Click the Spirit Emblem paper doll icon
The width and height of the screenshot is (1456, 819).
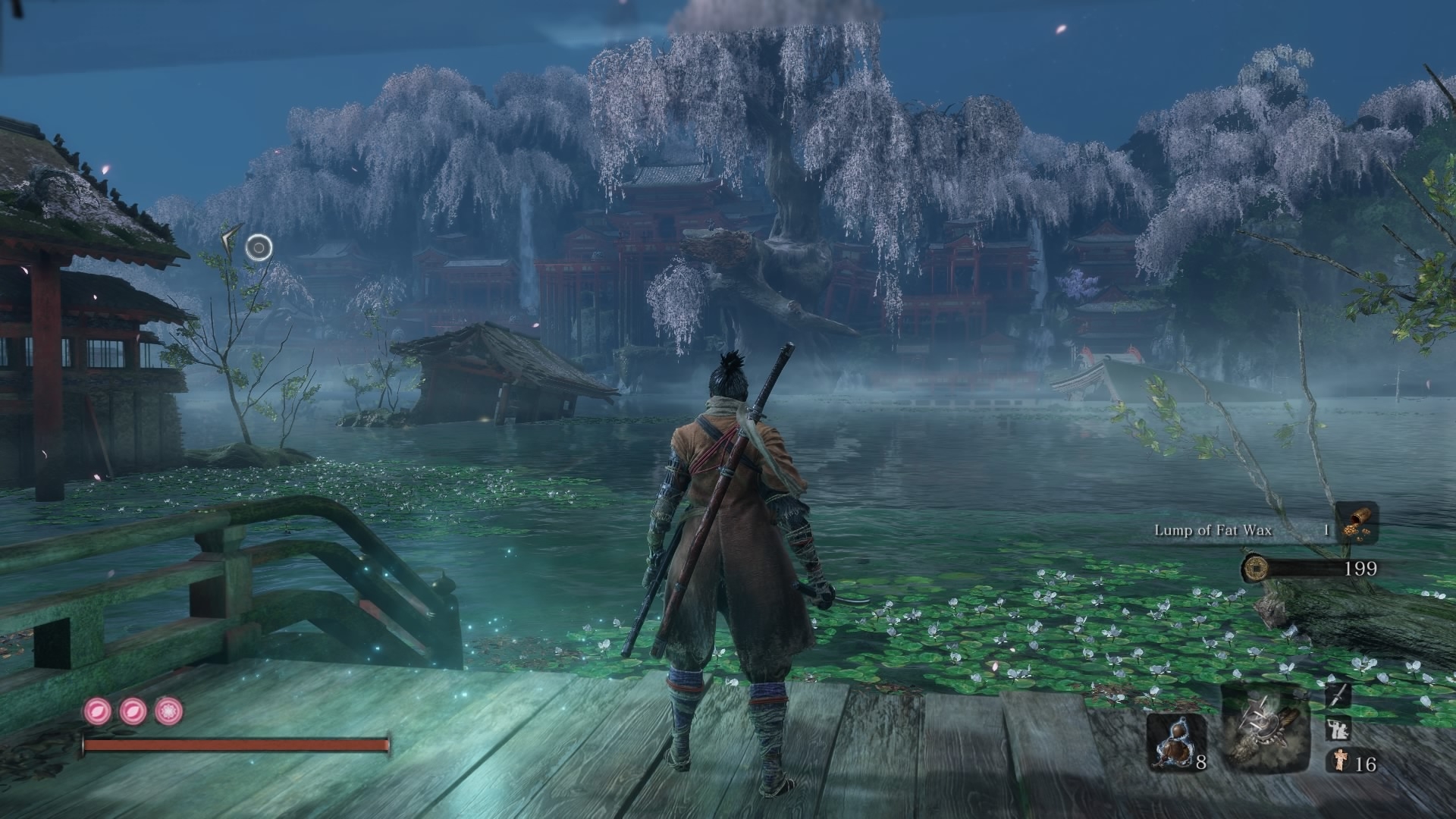click(1338, 762)
